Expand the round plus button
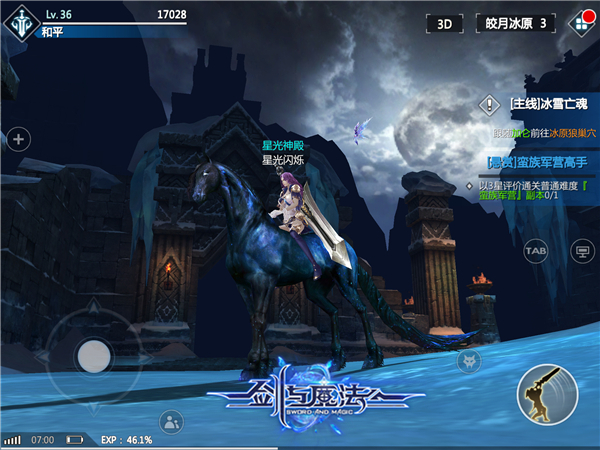 coord(17,139)
